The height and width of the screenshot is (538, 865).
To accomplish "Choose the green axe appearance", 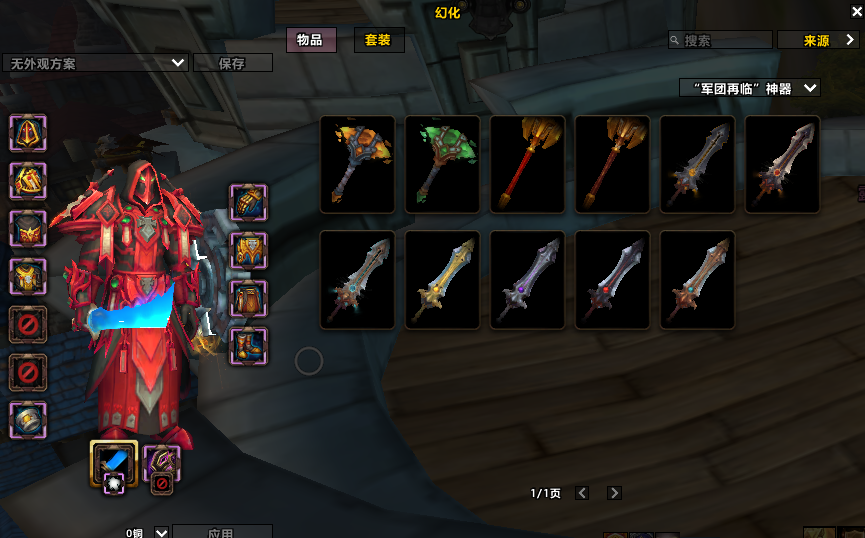I will pos(442,164).
